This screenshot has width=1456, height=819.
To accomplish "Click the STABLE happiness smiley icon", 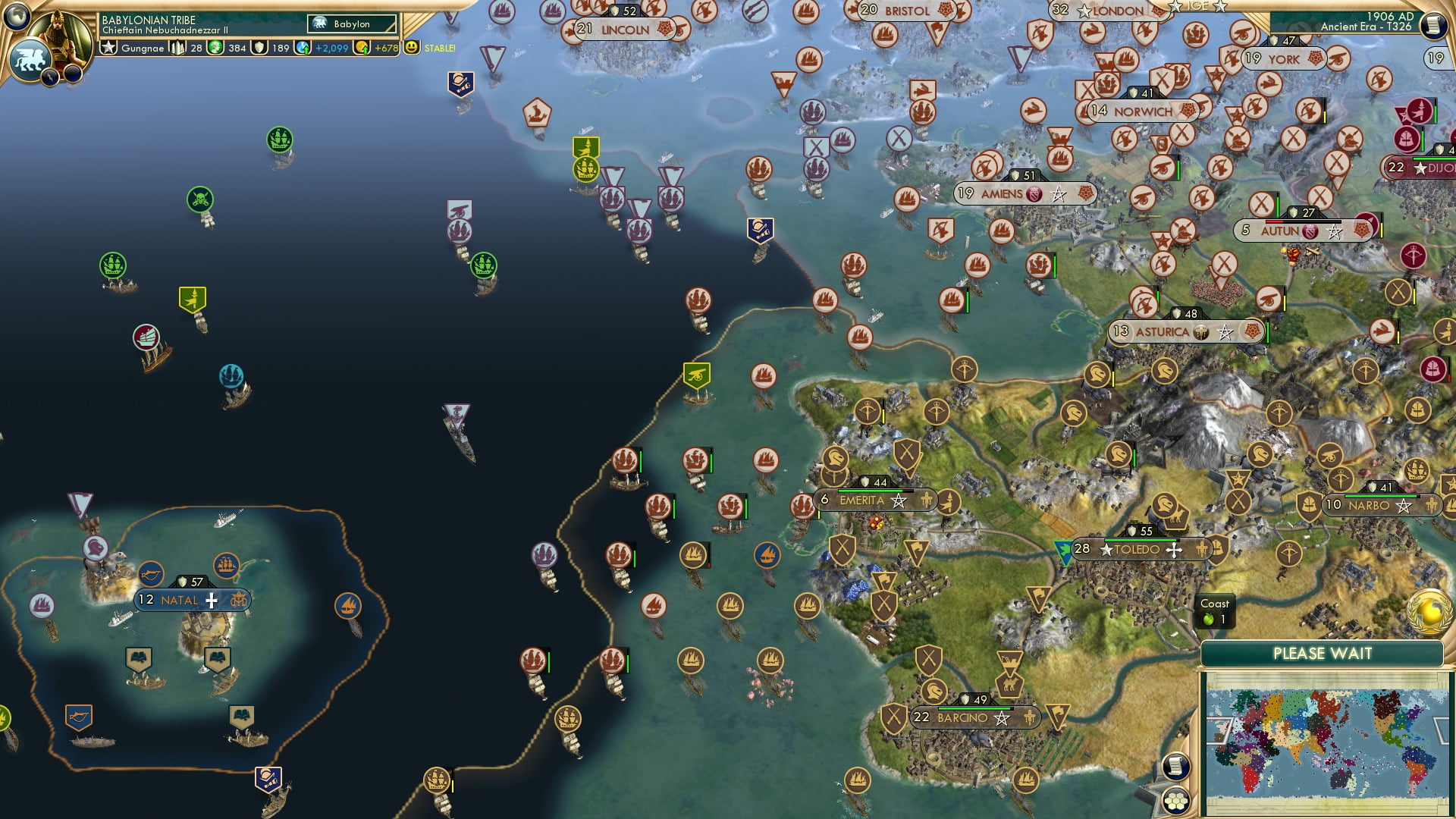I will (x=411, y=47).
